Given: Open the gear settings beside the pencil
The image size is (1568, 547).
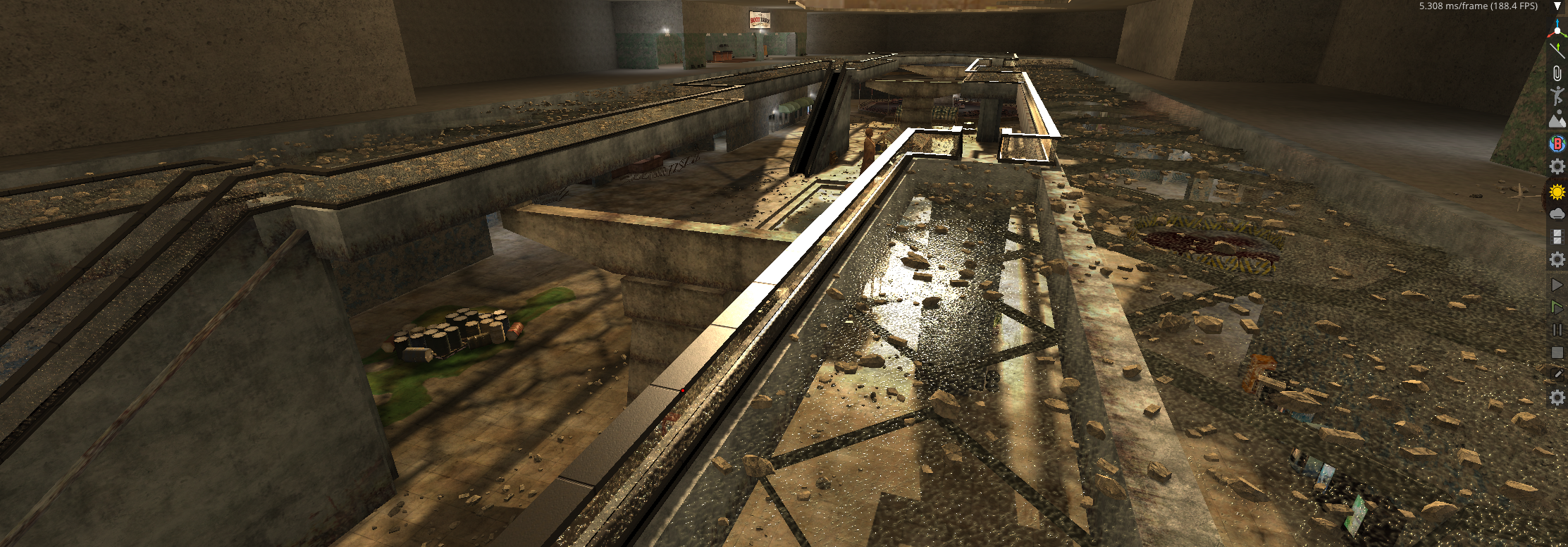Looking at the screenshot, I should [x=1557, y=398].
